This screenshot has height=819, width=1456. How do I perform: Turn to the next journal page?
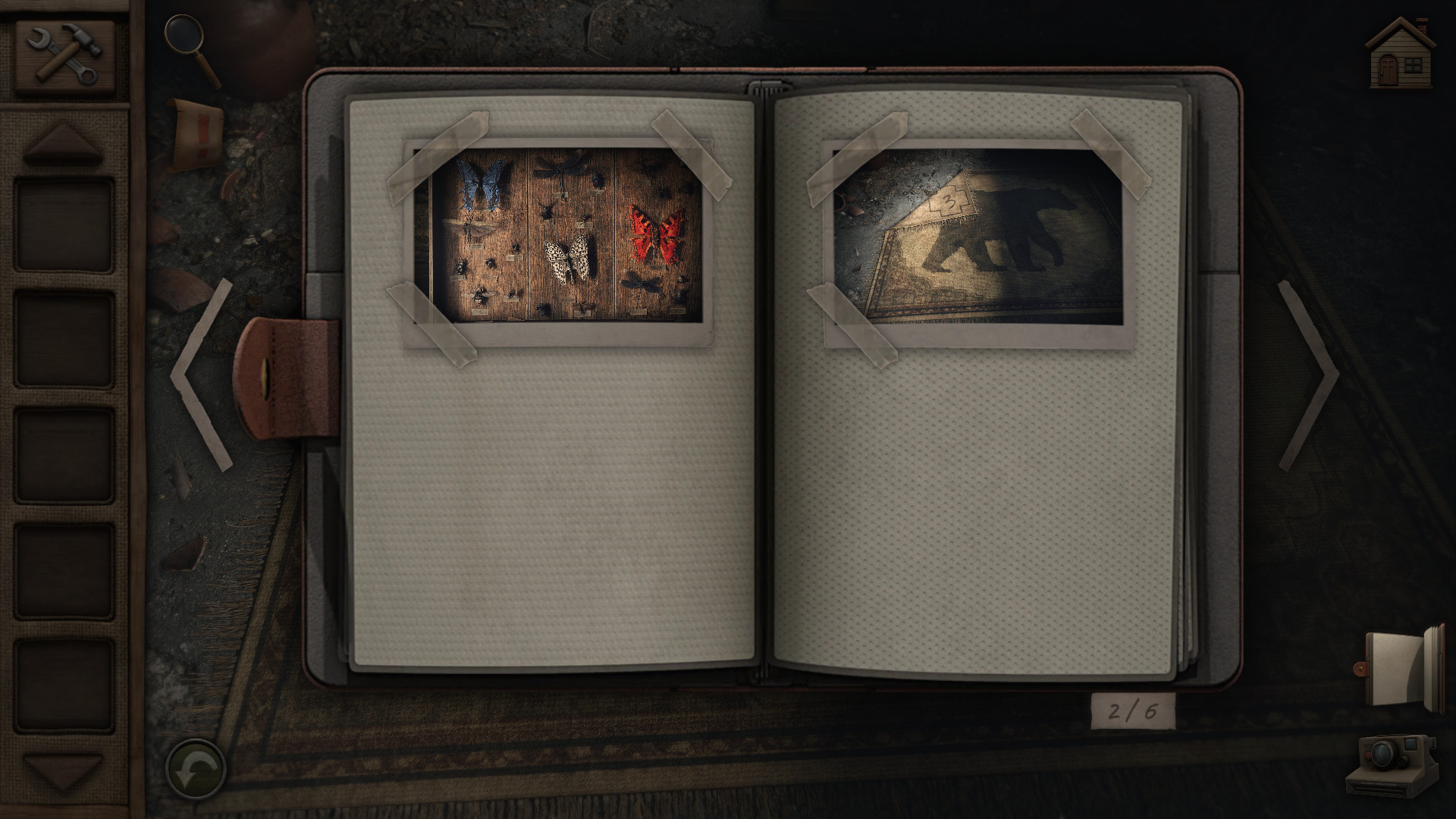(1307, 374)
